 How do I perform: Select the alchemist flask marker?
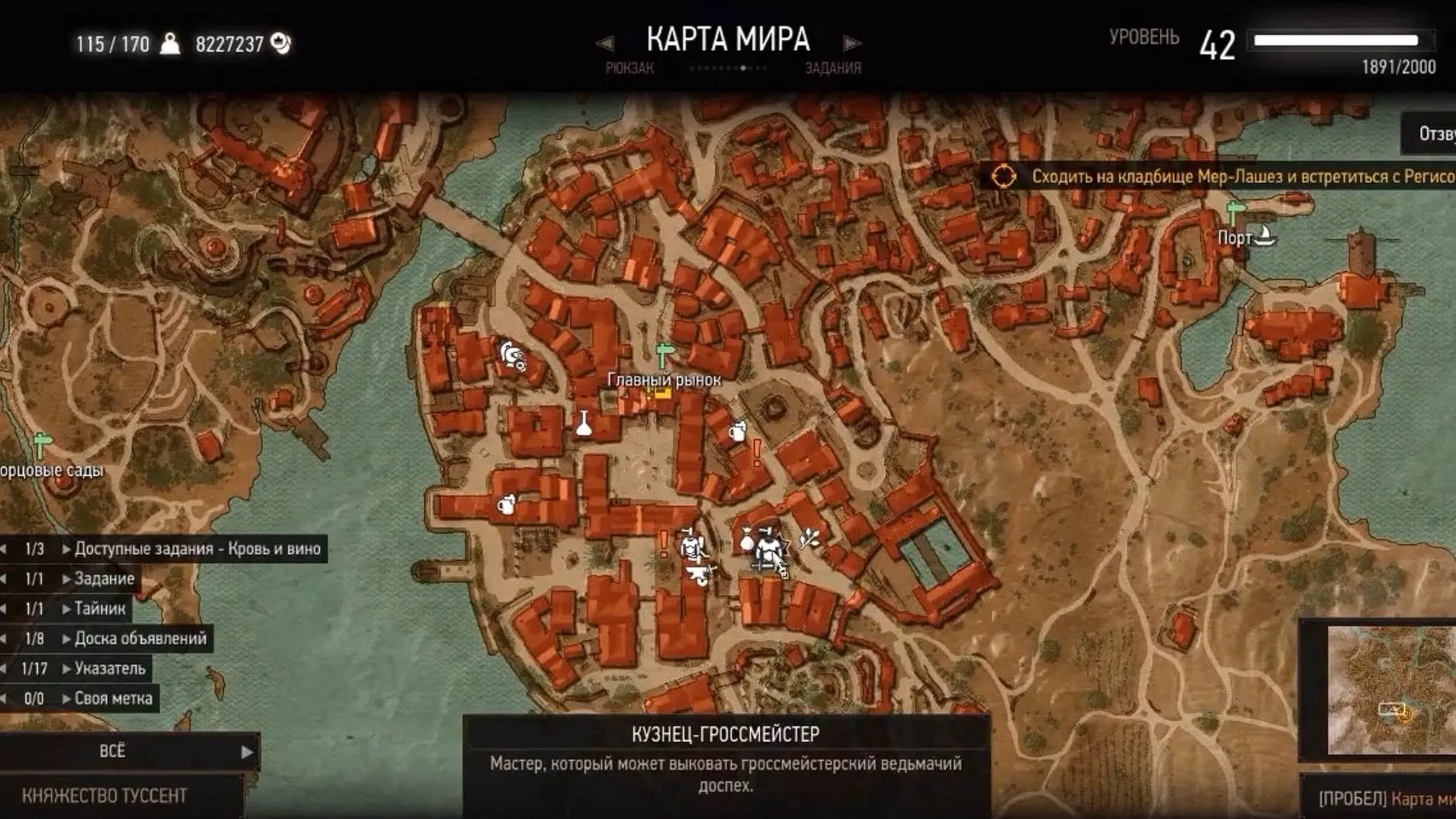point(584,423)
